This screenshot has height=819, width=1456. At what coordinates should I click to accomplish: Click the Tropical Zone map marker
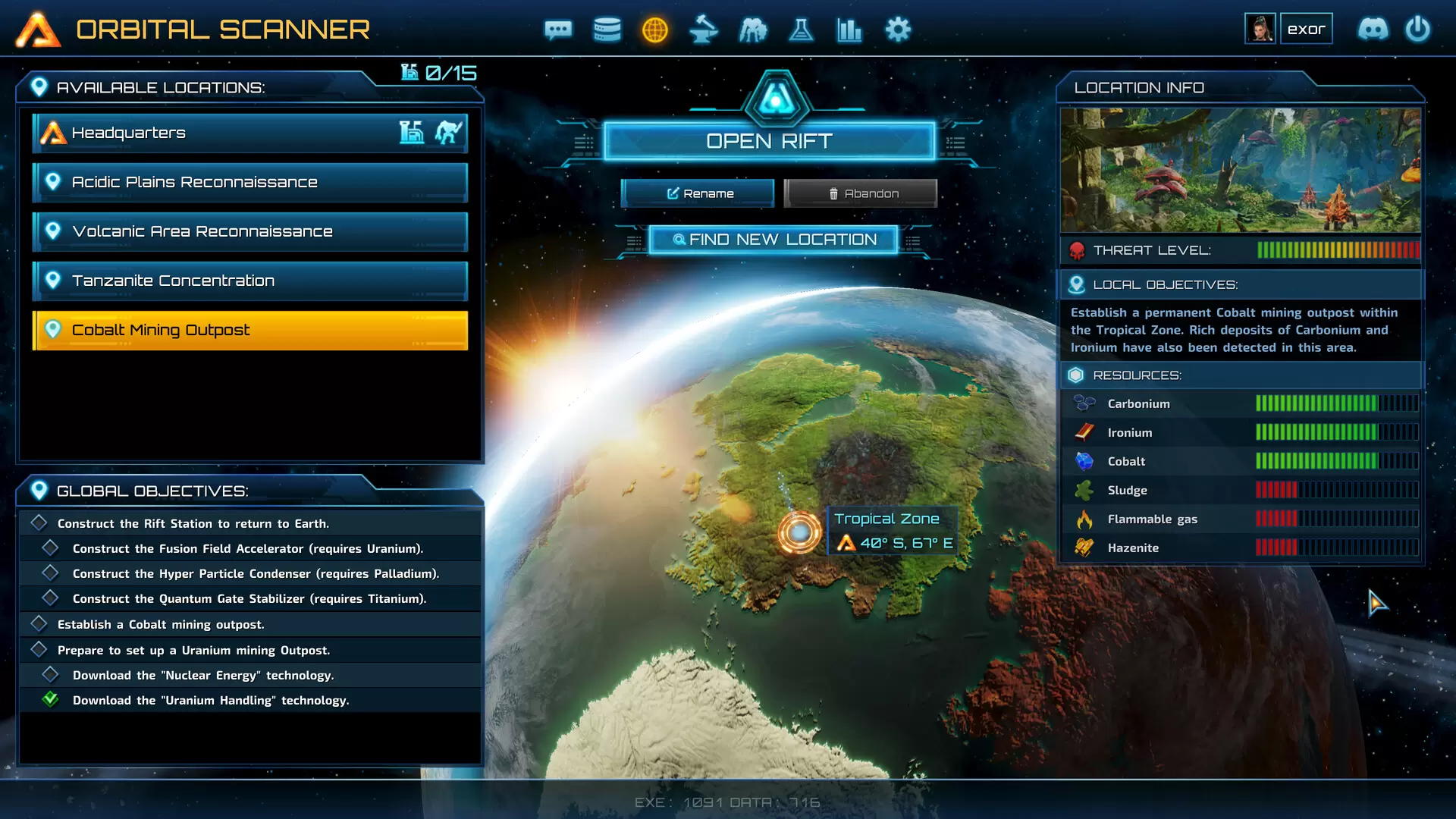pos(799,532)
